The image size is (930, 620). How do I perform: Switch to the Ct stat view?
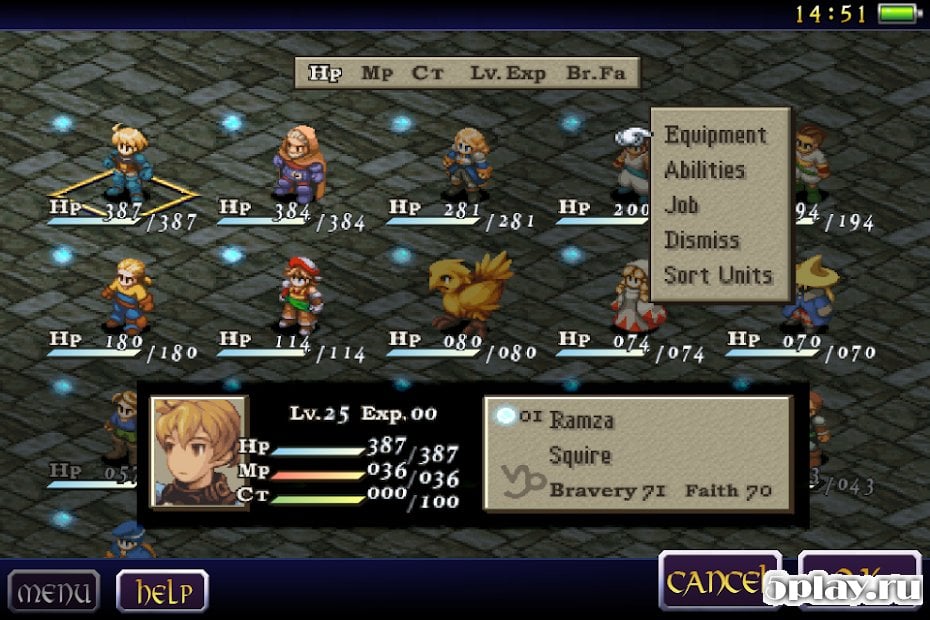(x=427, y=73)
